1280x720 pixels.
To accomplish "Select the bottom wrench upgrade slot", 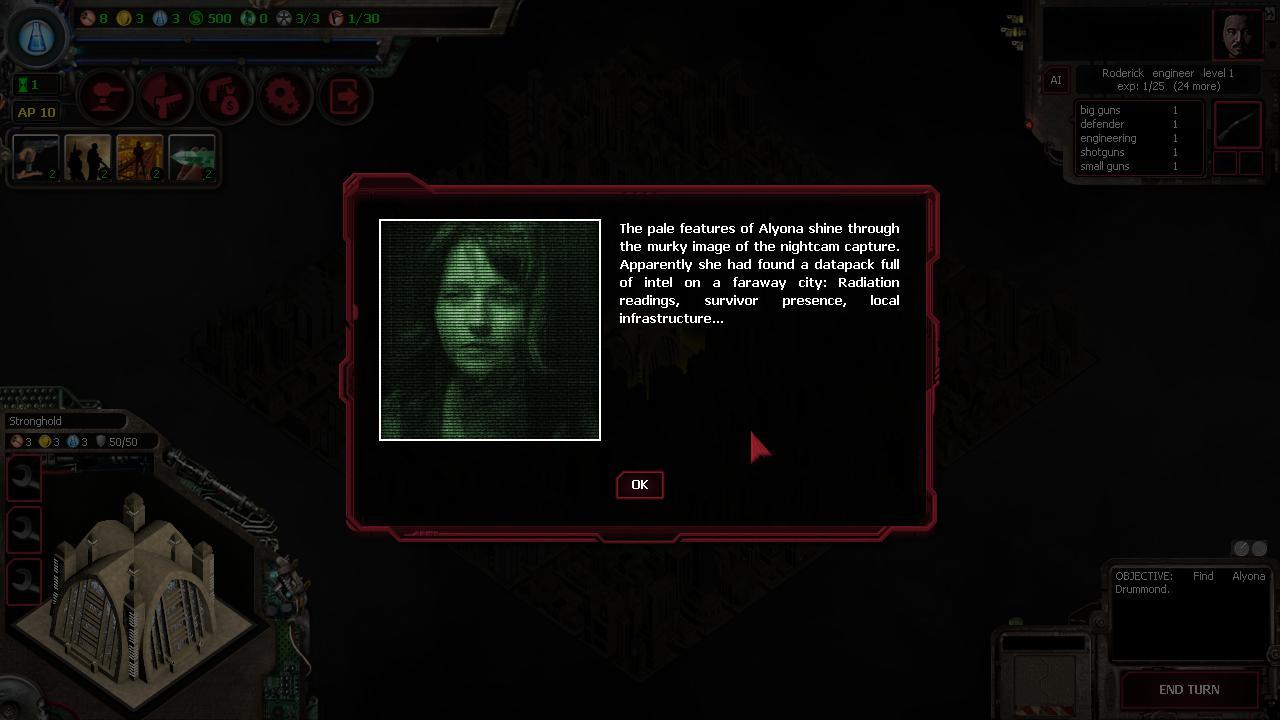I will (24, 581).
